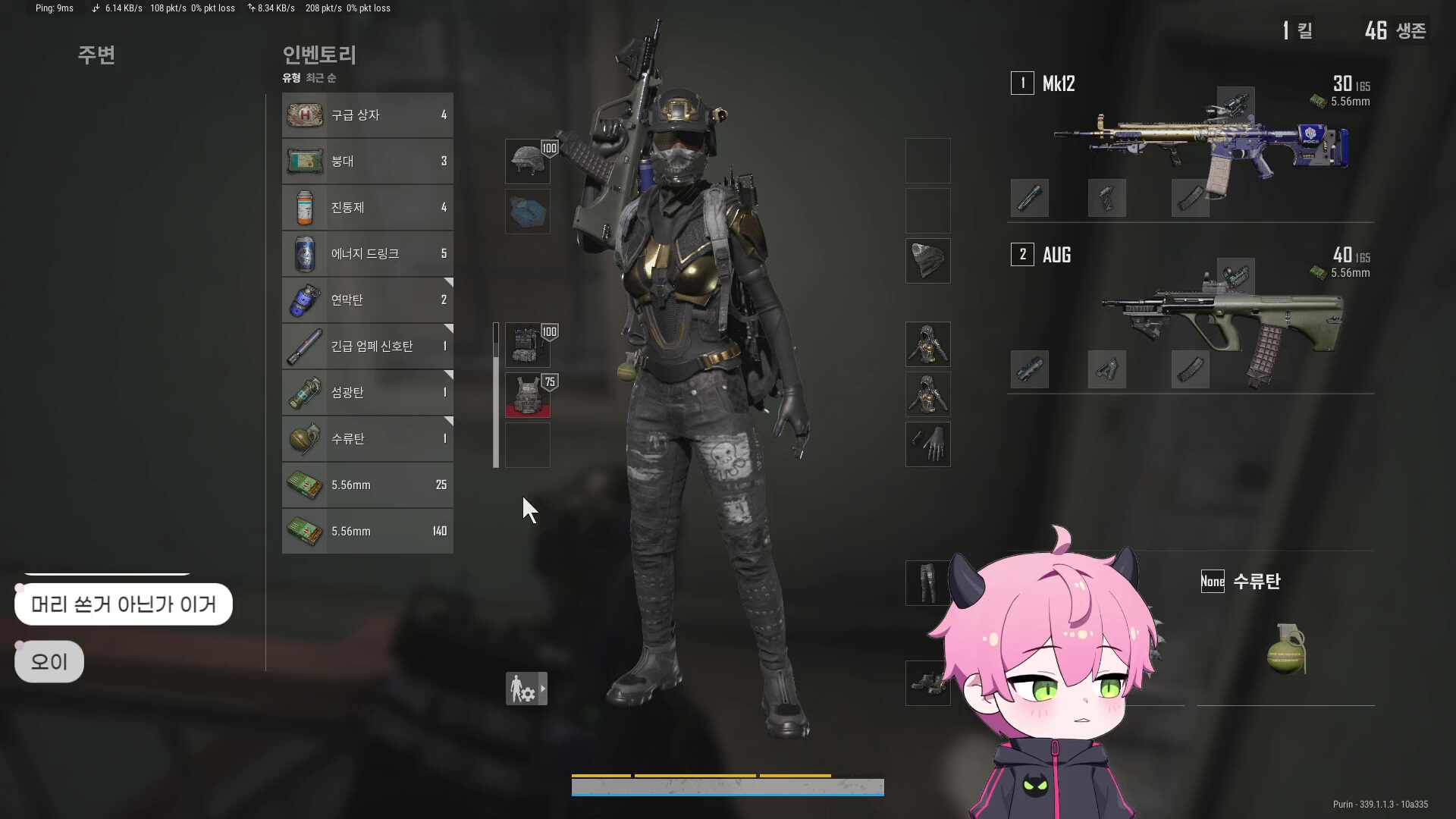Expand the arrow beside the character gear icon
Screen dimensions: 1456x819
point(543,689)
